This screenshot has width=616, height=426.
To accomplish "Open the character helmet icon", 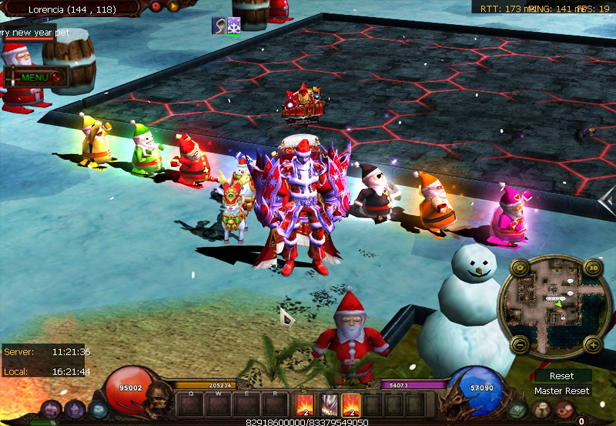I will click(x=542, y=409).
